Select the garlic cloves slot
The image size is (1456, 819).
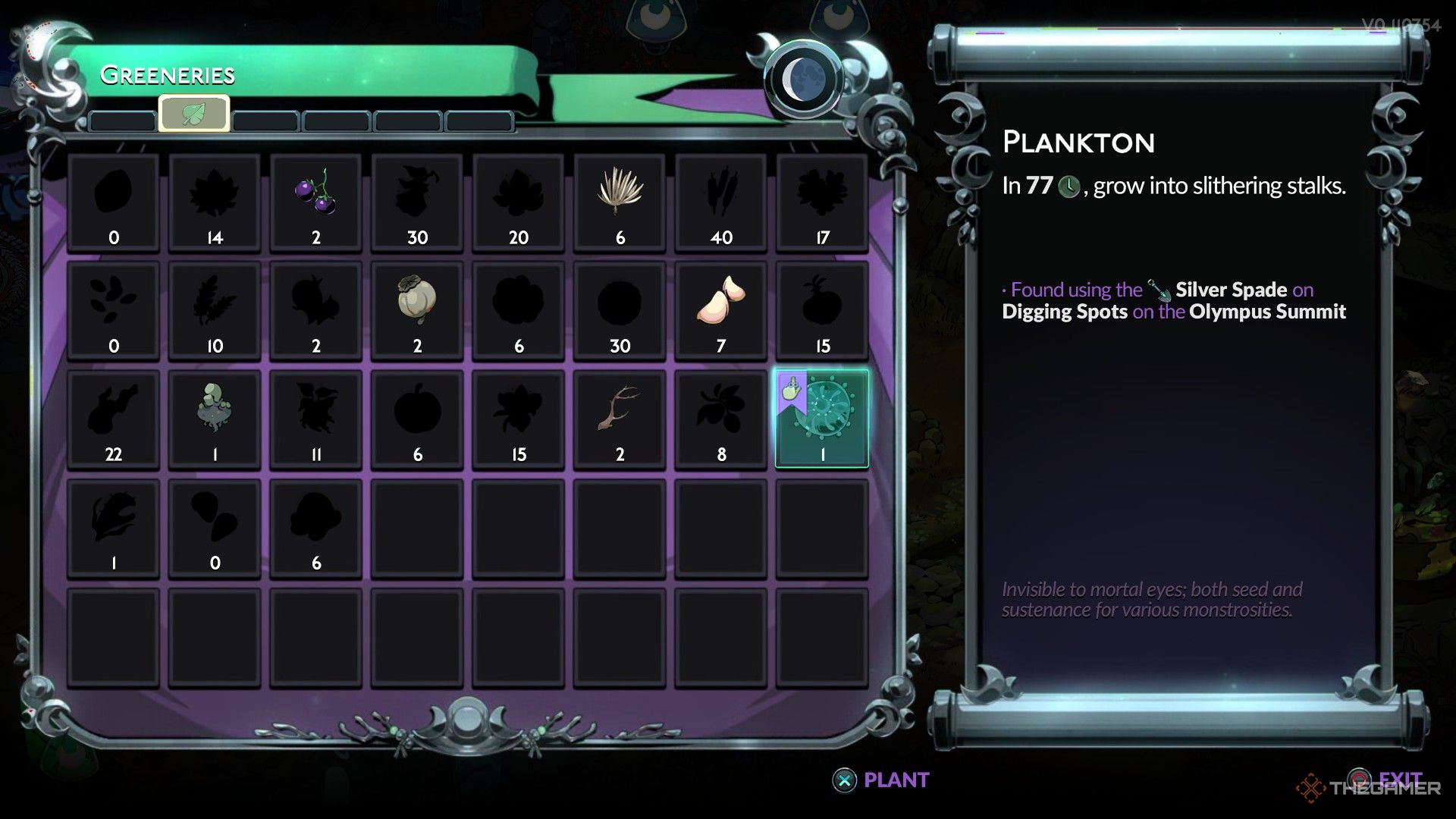tap(721, 310)
